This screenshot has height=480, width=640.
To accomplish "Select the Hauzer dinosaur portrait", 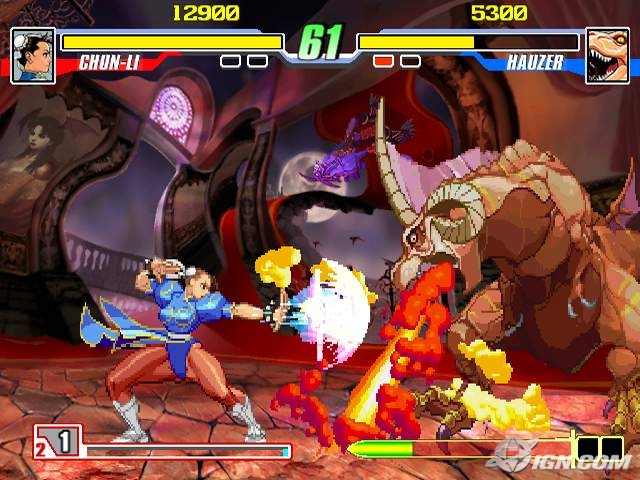I will coord(607,55).
